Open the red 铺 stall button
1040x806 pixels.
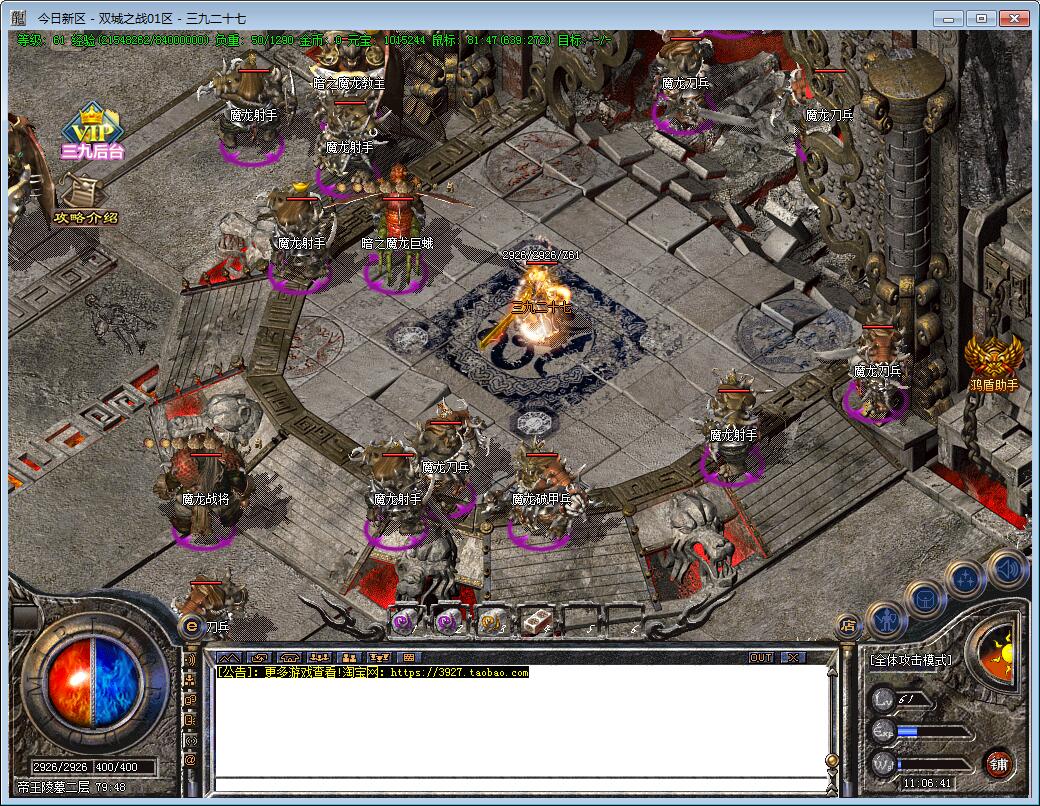pyautogui.click(x=997, y=765)
